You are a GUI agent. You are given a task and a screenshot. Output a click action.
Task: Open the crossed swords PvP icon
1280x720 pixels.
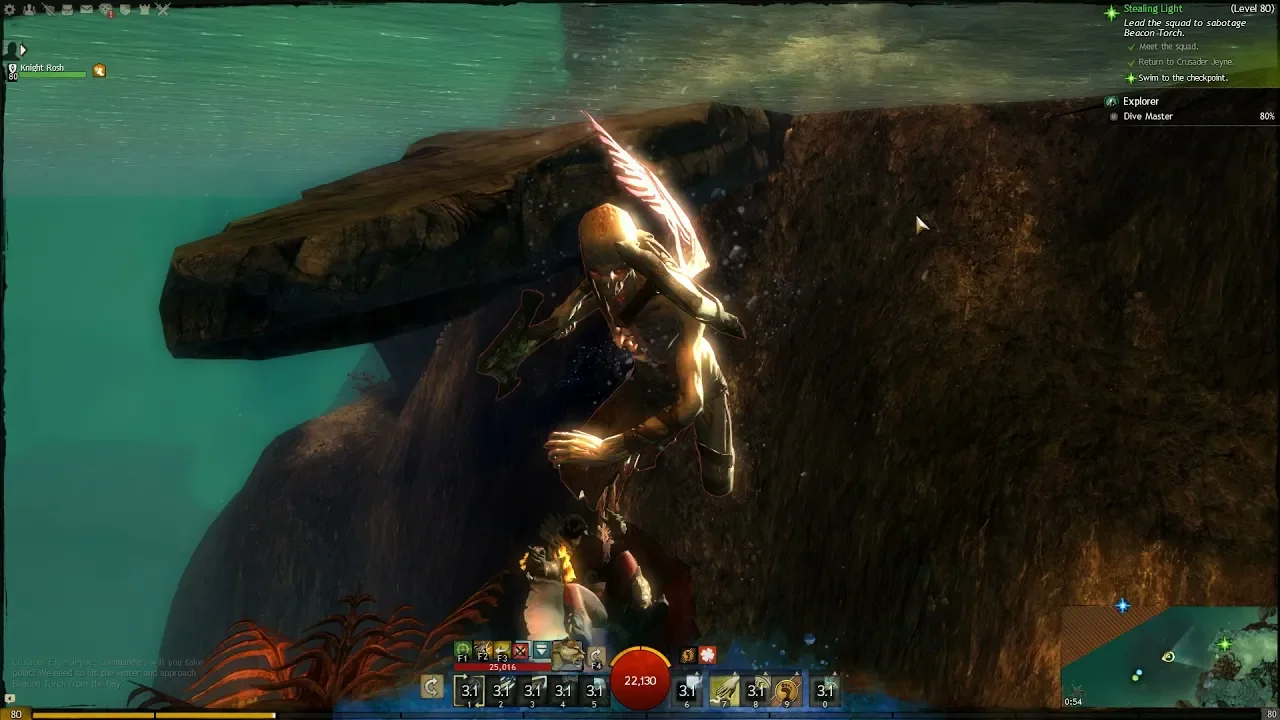[163, 10]
